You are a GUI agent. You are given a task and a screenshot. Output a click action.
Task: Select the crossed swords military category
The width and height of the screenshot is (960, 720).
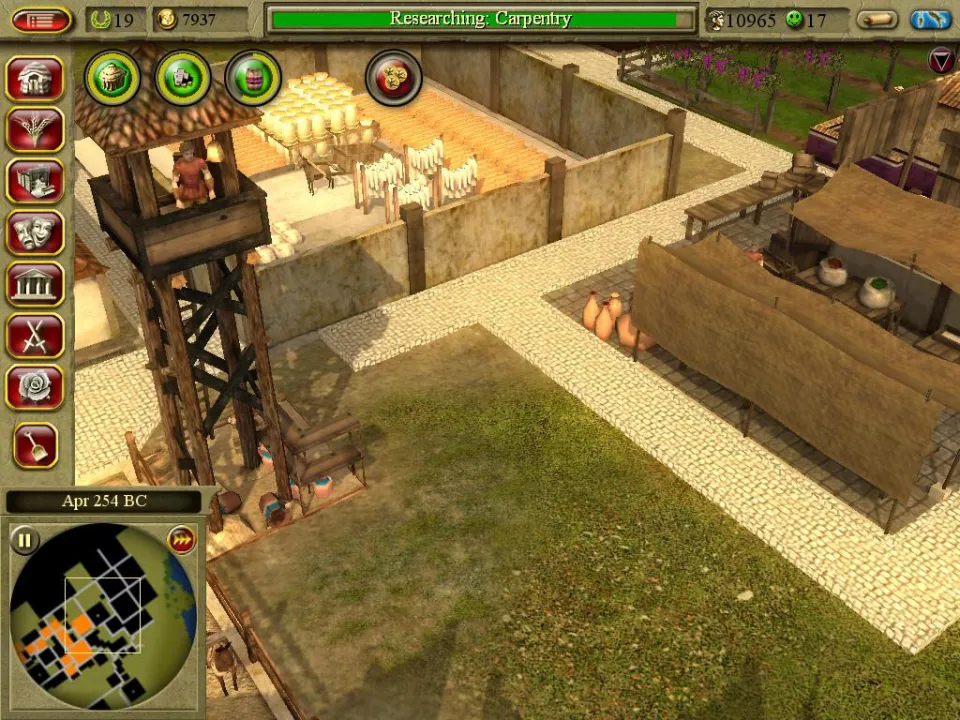pyautogui.click(x=36, y=336)
